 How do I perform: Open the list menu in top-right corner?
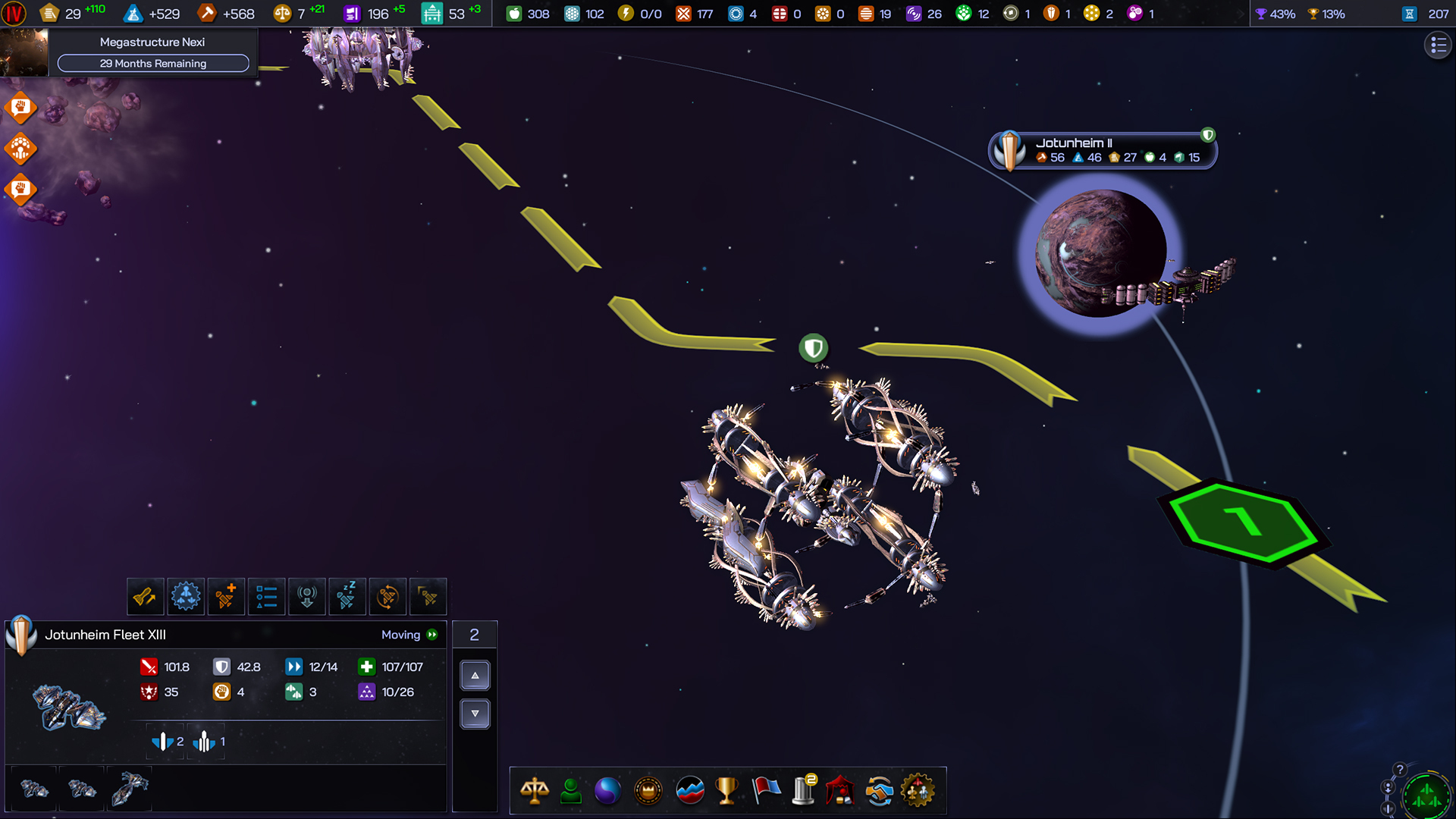(x=1438, y=45)
